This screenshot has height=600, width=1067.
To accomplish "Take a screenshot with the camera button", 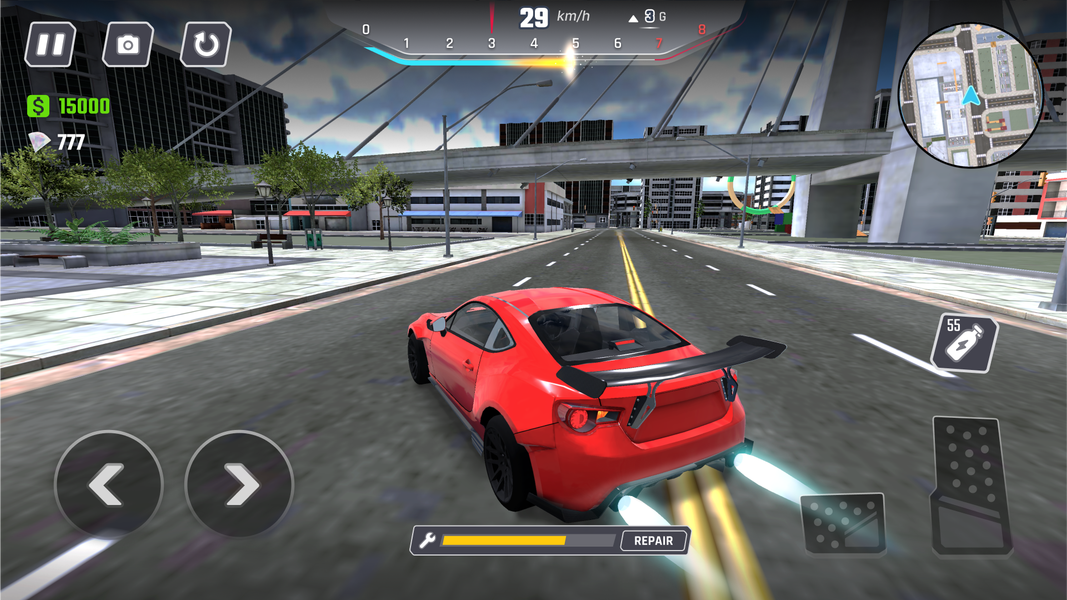I will (128, 45).
